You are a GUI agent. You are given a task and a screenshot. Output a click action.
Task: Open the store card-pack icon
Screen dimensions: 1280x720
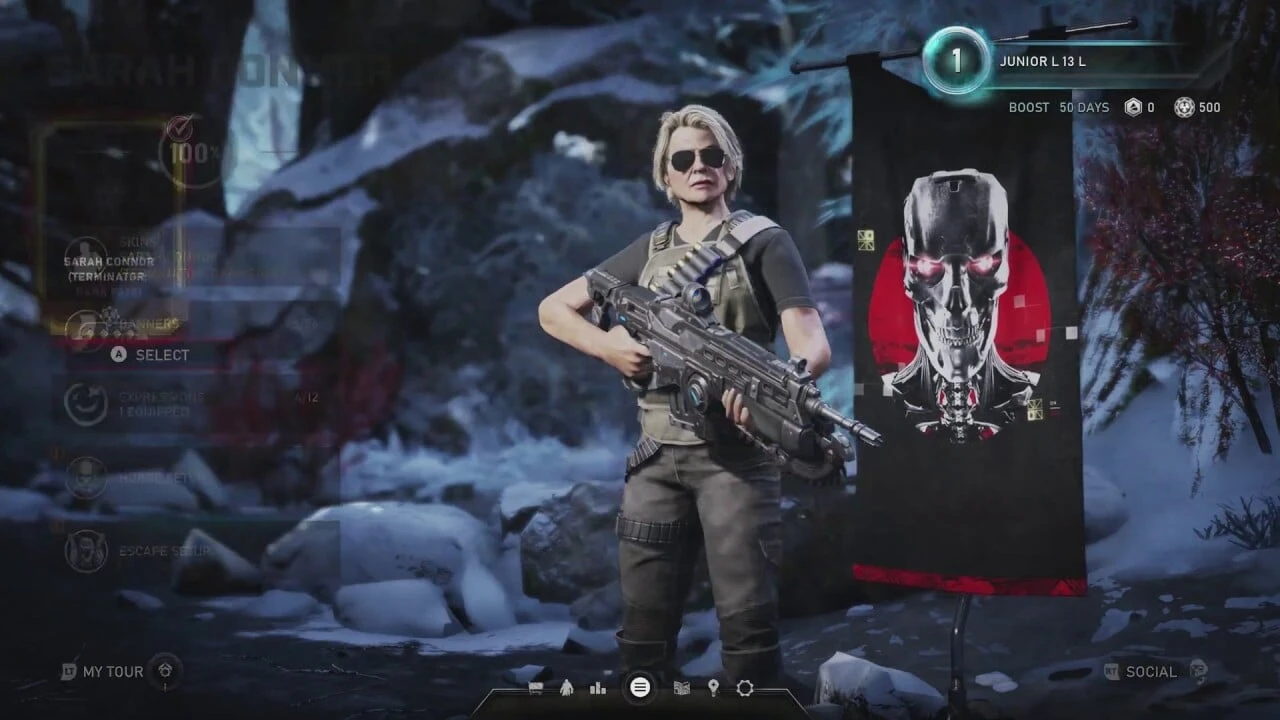[x=684, y=688]
